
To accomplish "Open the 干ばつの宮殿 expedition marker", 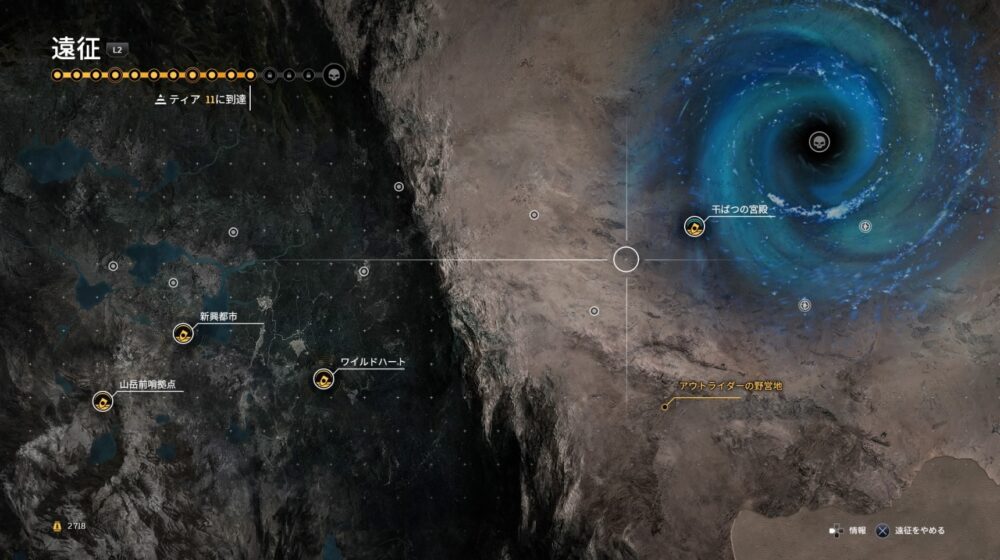I will (x=694, y=226).
